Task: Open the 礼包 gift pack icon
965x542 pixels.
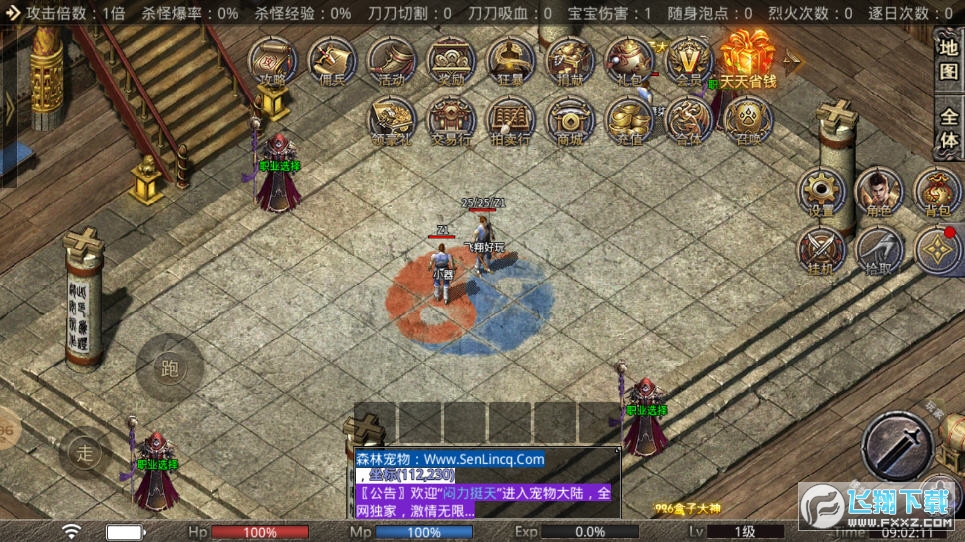Action: [630, 62]
